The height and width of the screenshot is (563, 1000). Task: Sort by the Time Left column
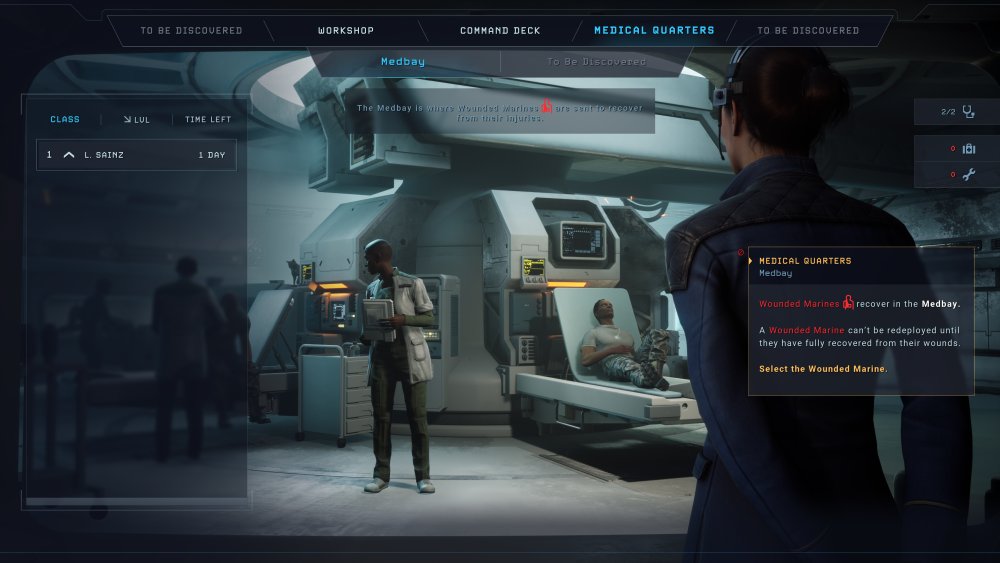coord(208,120)
